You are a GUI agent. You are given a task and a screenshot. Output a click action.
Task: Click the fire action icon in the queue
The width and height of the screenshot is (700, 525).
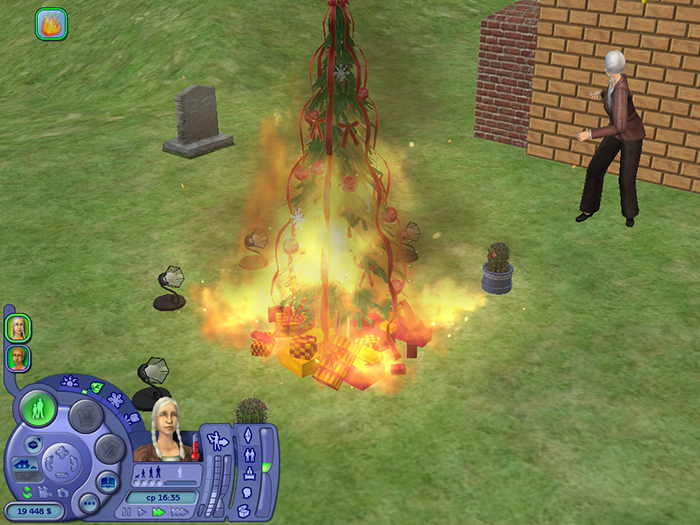(52, 23)
